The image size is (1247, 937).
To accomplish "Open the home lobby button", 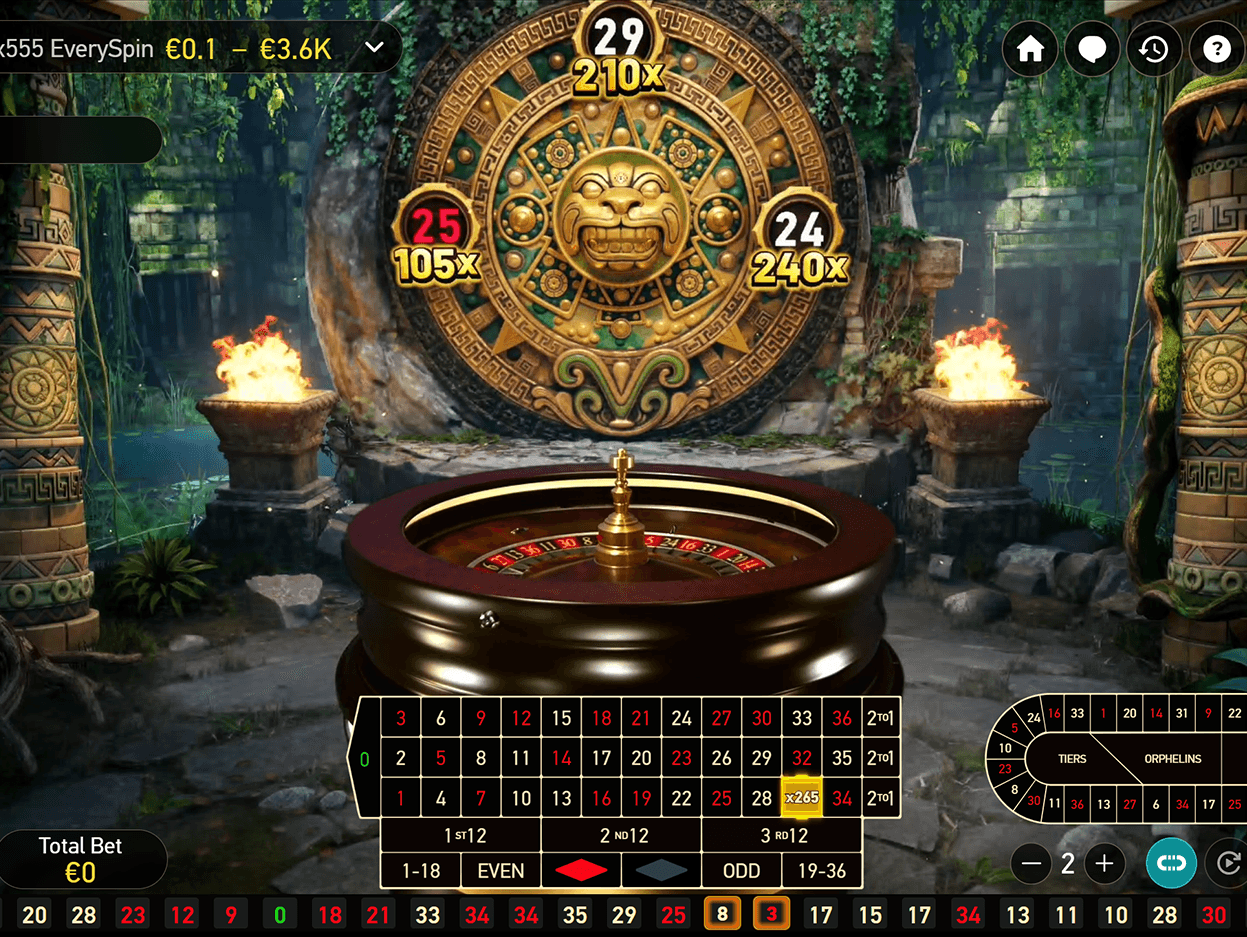I will (1030, 49).
